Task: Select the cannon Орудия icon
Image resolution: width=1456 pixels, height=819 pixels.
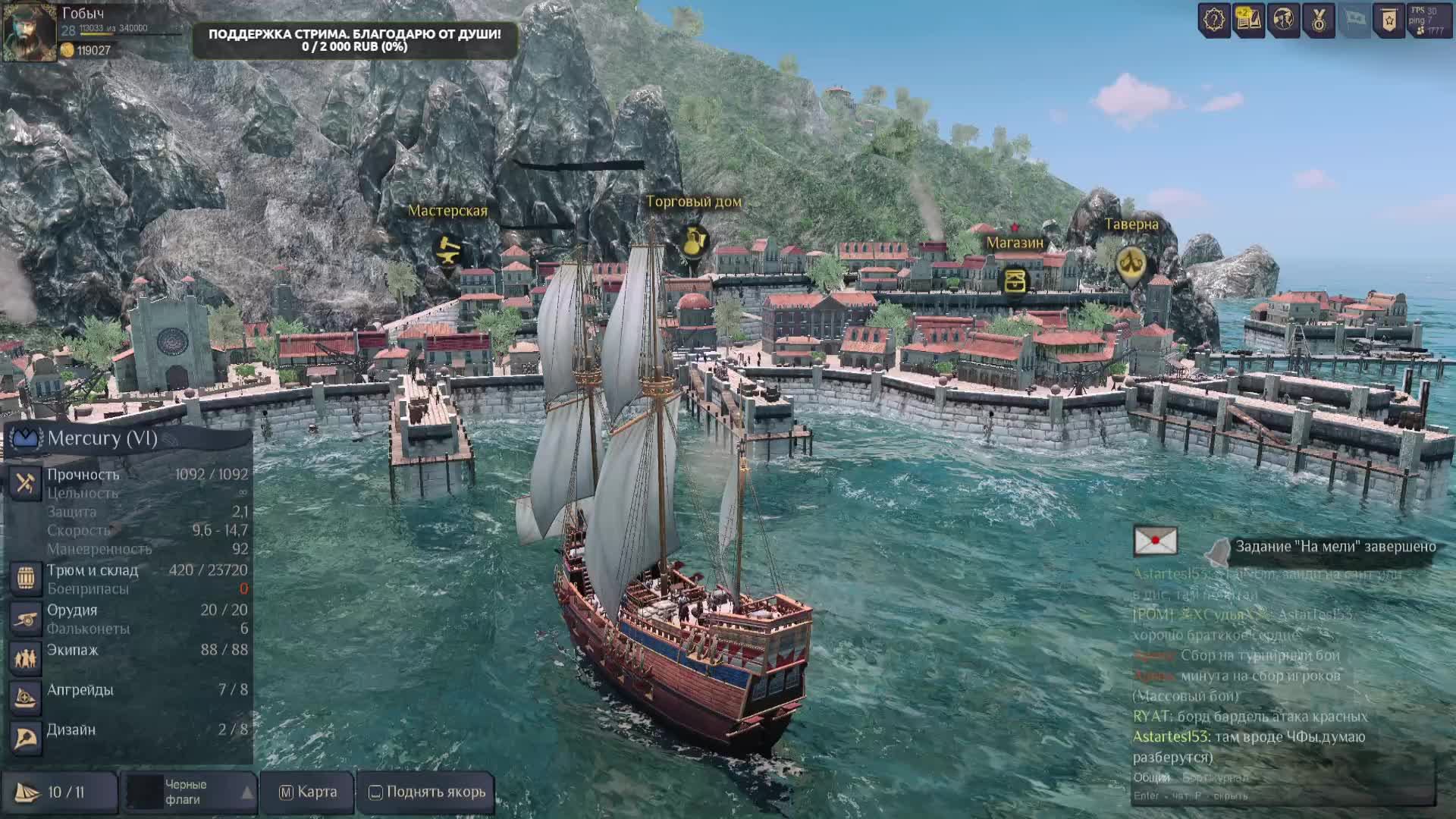Action: (25, 619)
